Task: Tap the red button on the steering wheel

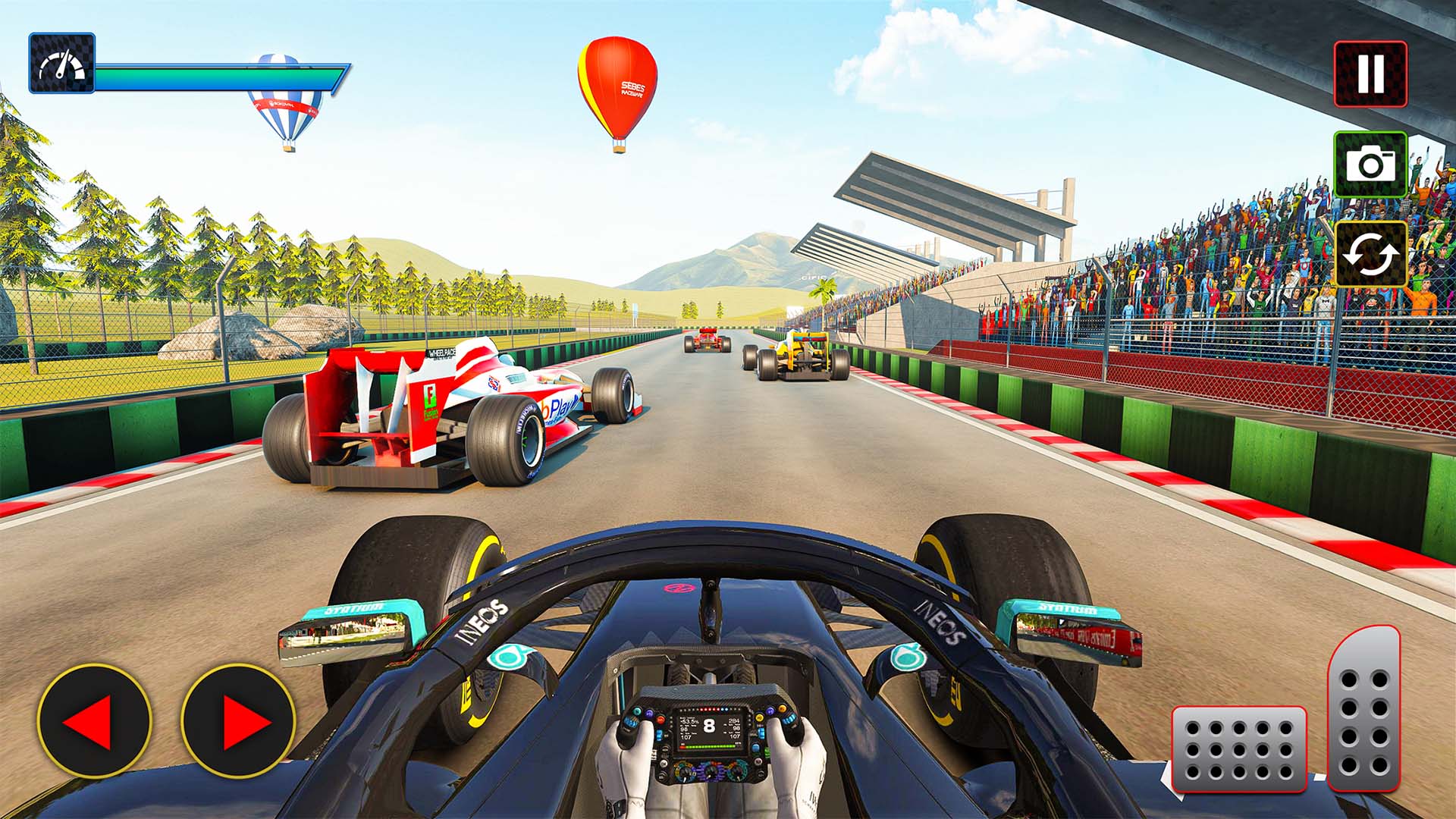Action: tap(660, 719)
